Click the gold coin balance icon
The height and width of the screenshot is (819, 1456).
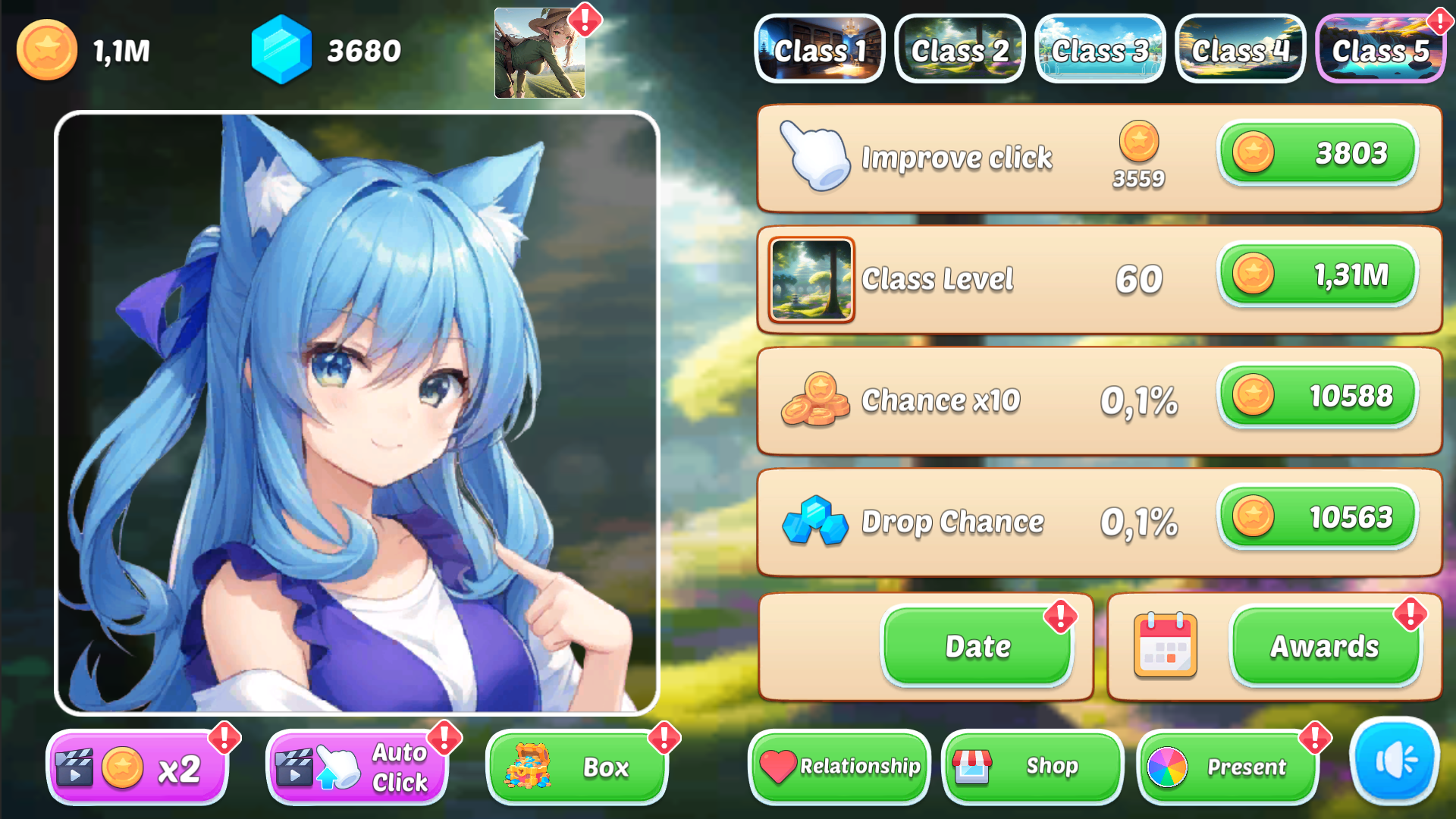(x=47, y=50)
